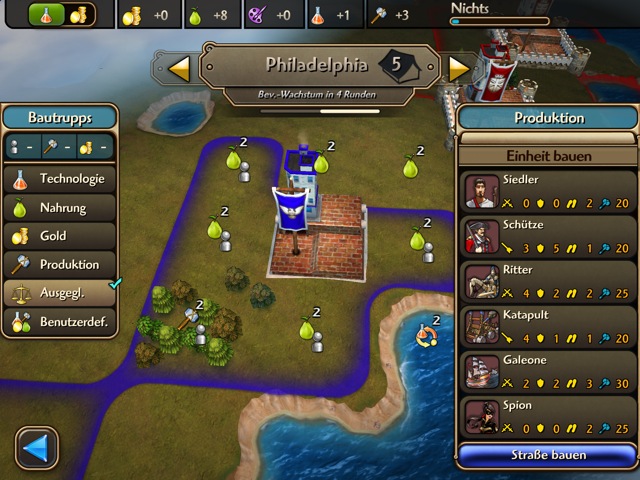Choose Produktion worker focus
The width and height of the screenshot is (640, 480).
point(60,265)
